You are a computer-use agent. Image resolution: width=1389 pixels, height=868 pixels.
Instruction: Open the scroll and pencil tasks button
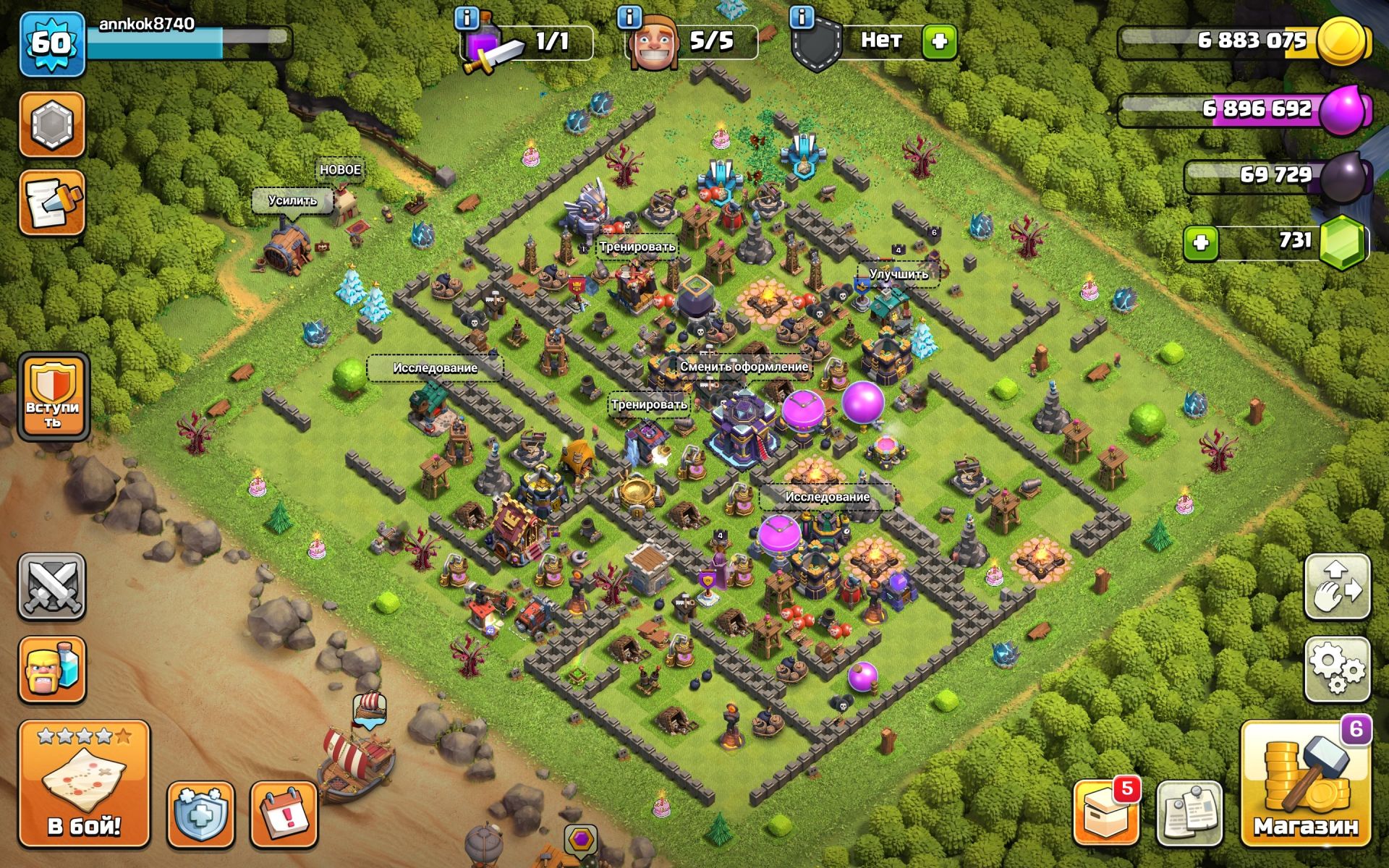(51, 203)
